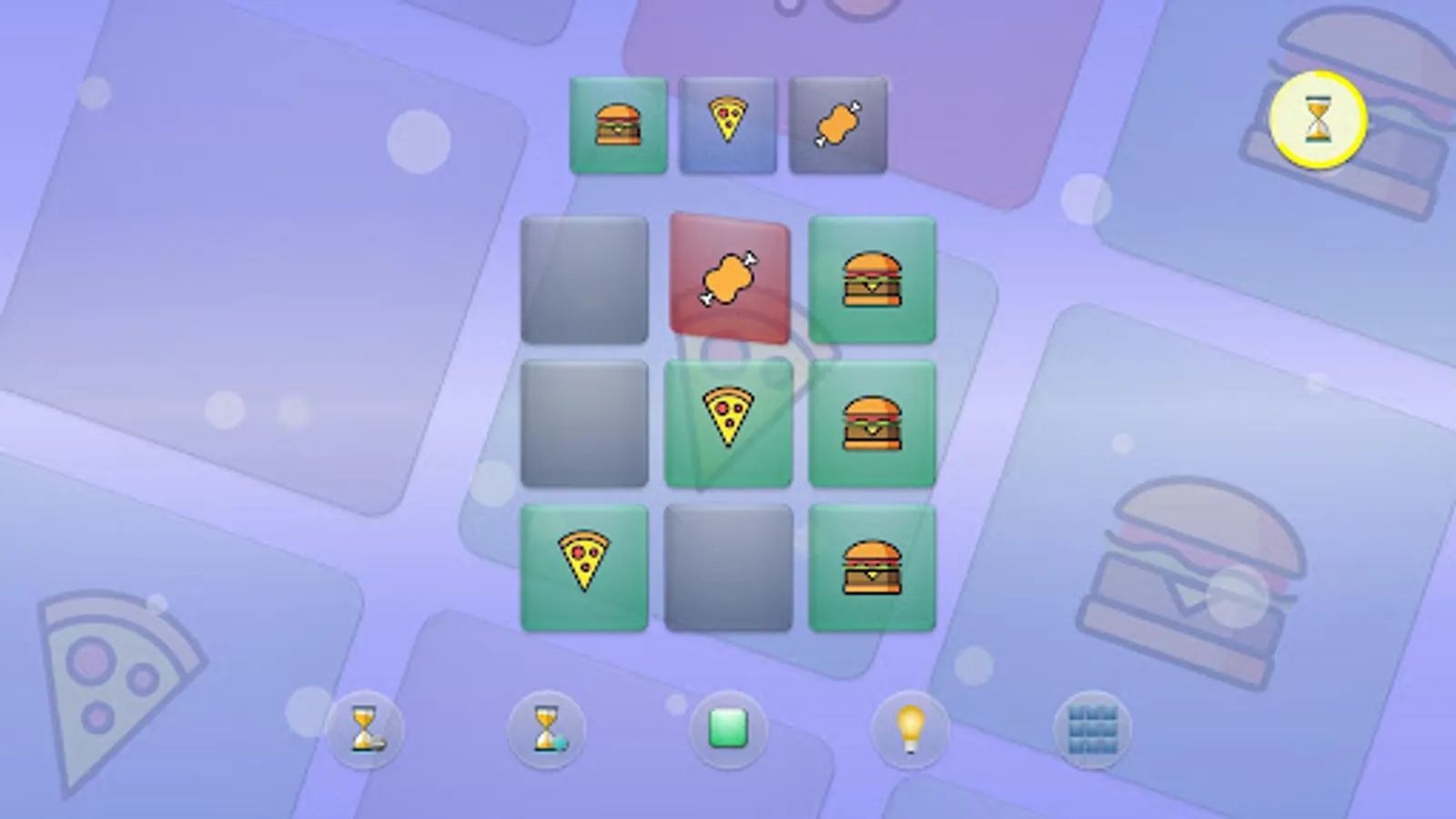Flip the face-down gray tile in the top-left cell
The image size is (1456, 819).
tap(585, 279)
